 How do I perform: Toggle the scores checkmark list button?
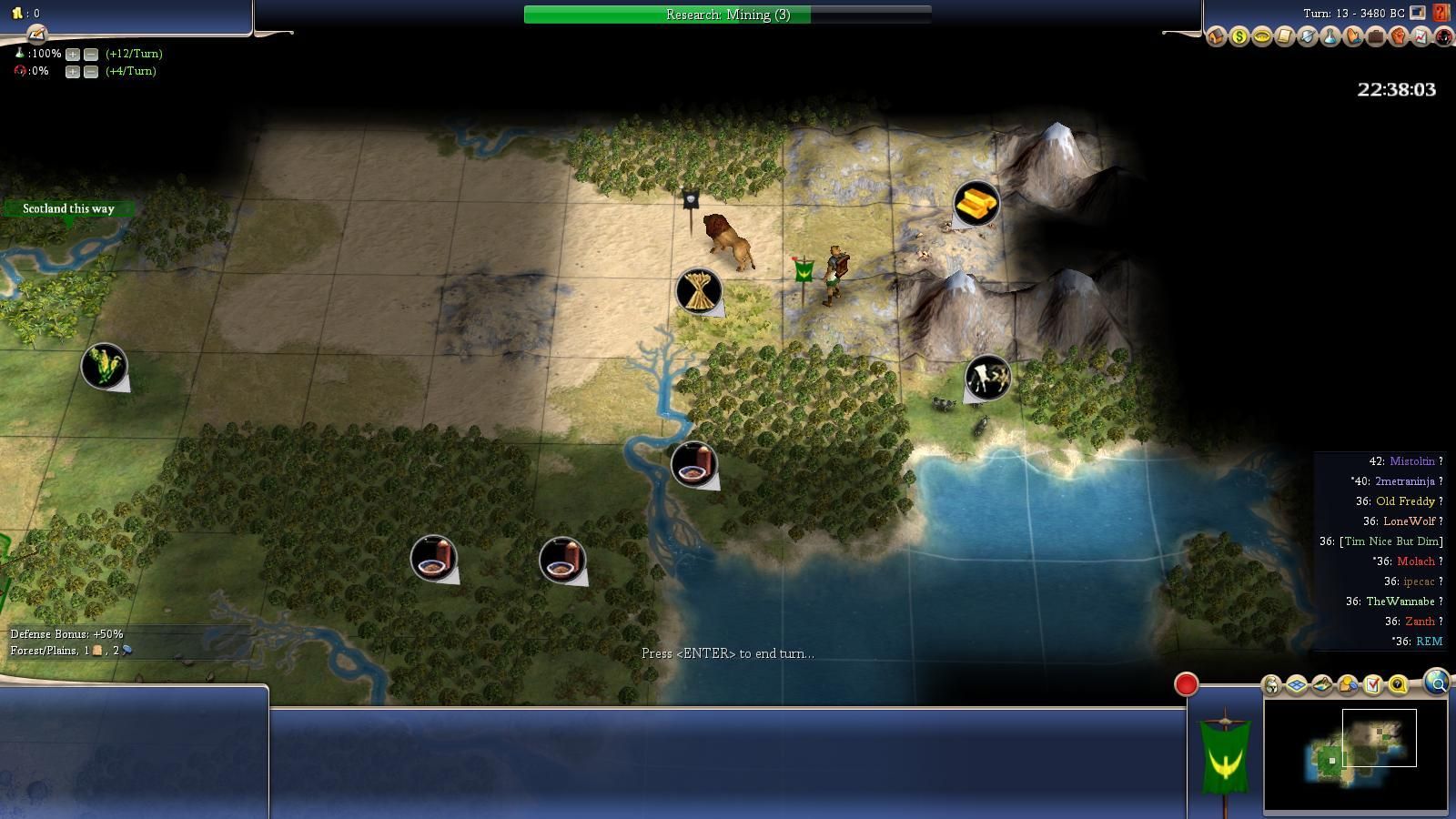click(1373, 685)
